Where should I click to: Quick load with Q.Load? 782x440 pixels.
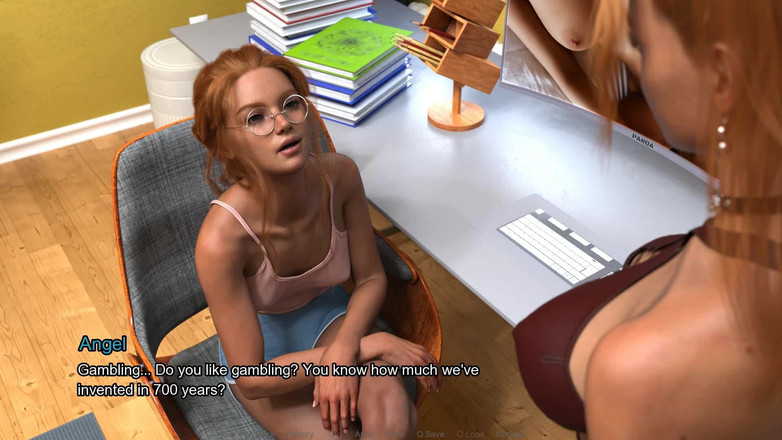tap(470, 434)
